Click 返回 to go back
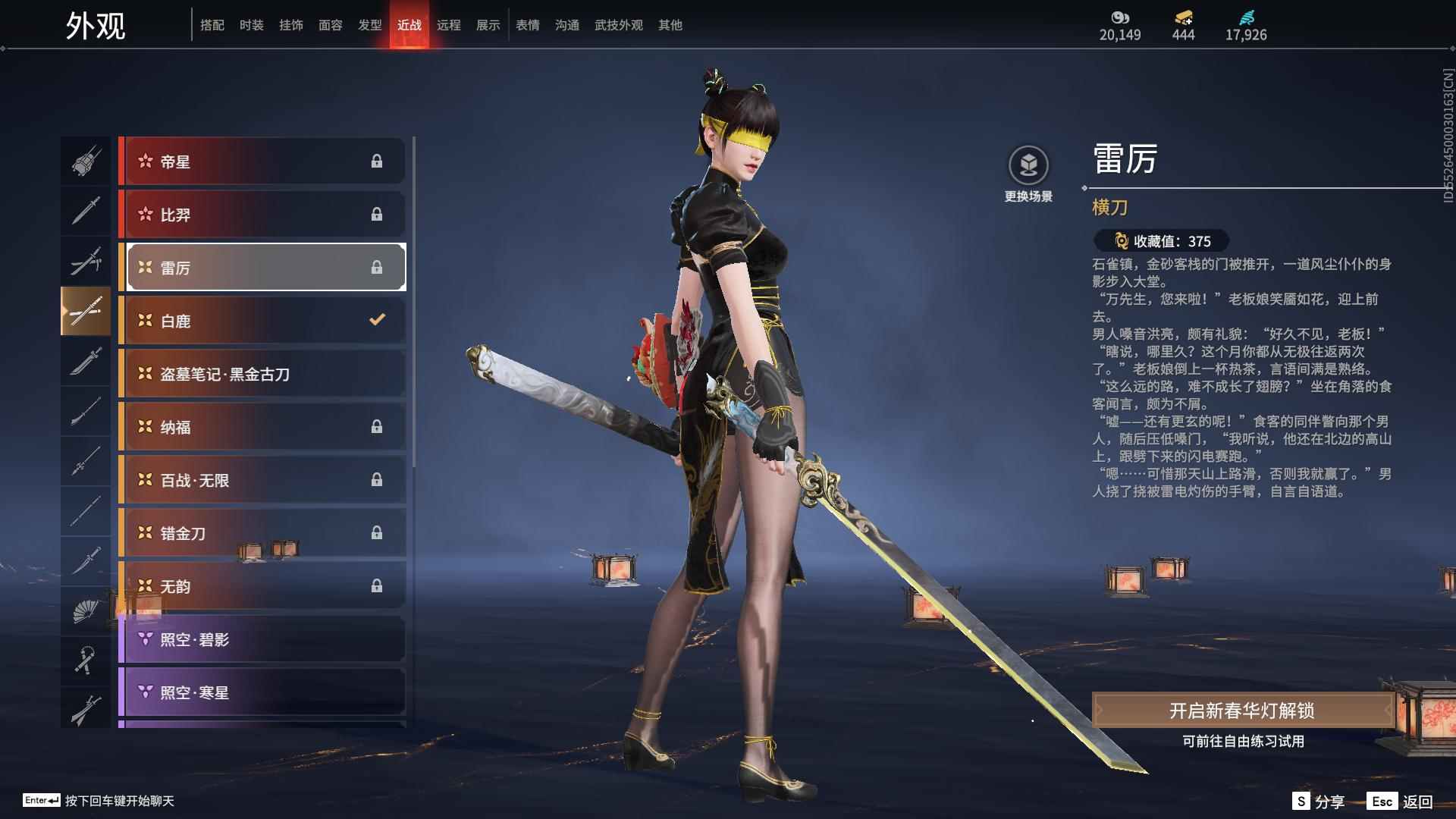 click(x=1401, y=801)
